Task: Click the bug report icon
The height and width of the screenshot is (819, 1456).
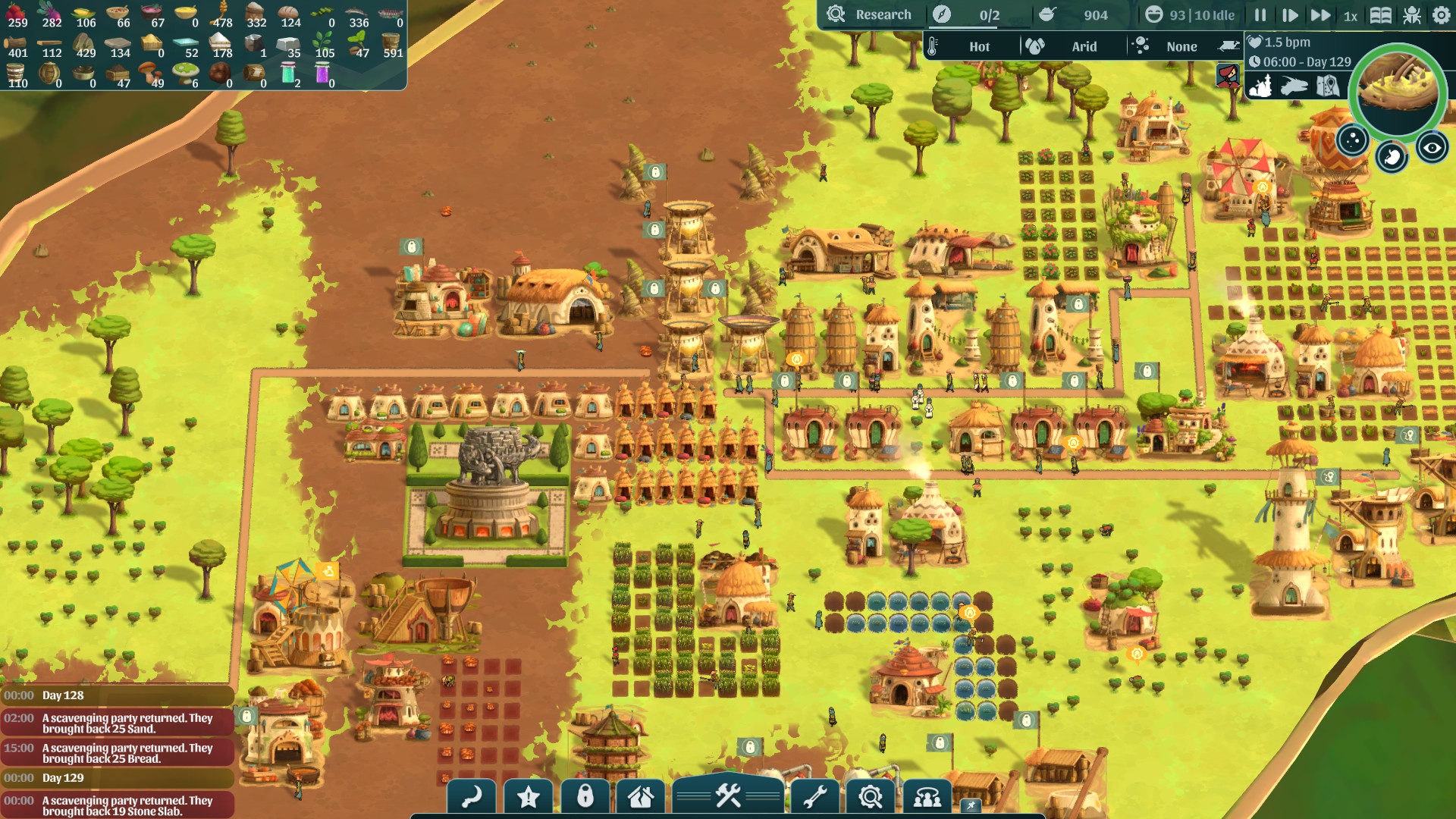Action: tap(1412, 15)
